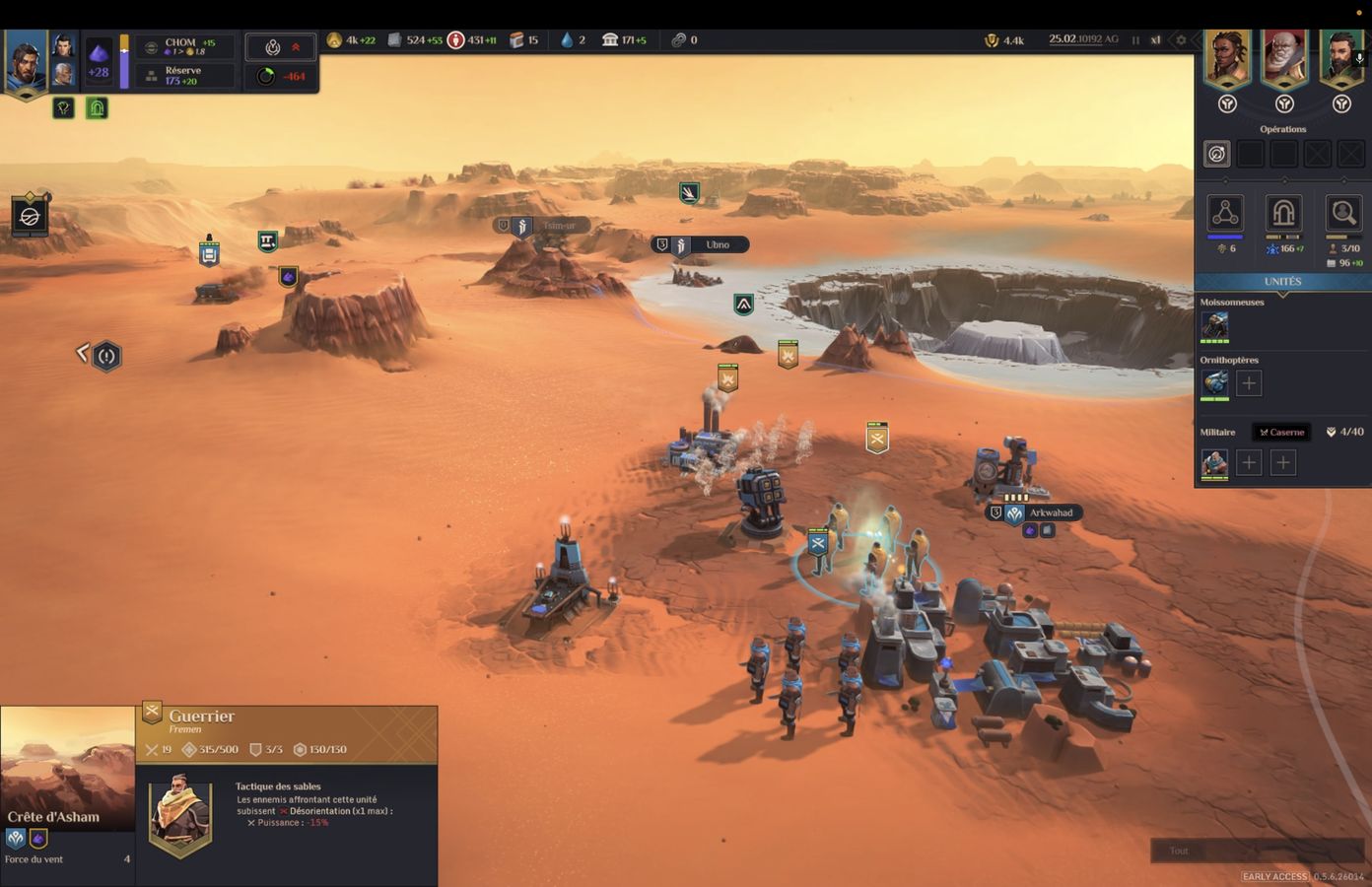Click the Guerrier unit portrait

click(179, 814)
